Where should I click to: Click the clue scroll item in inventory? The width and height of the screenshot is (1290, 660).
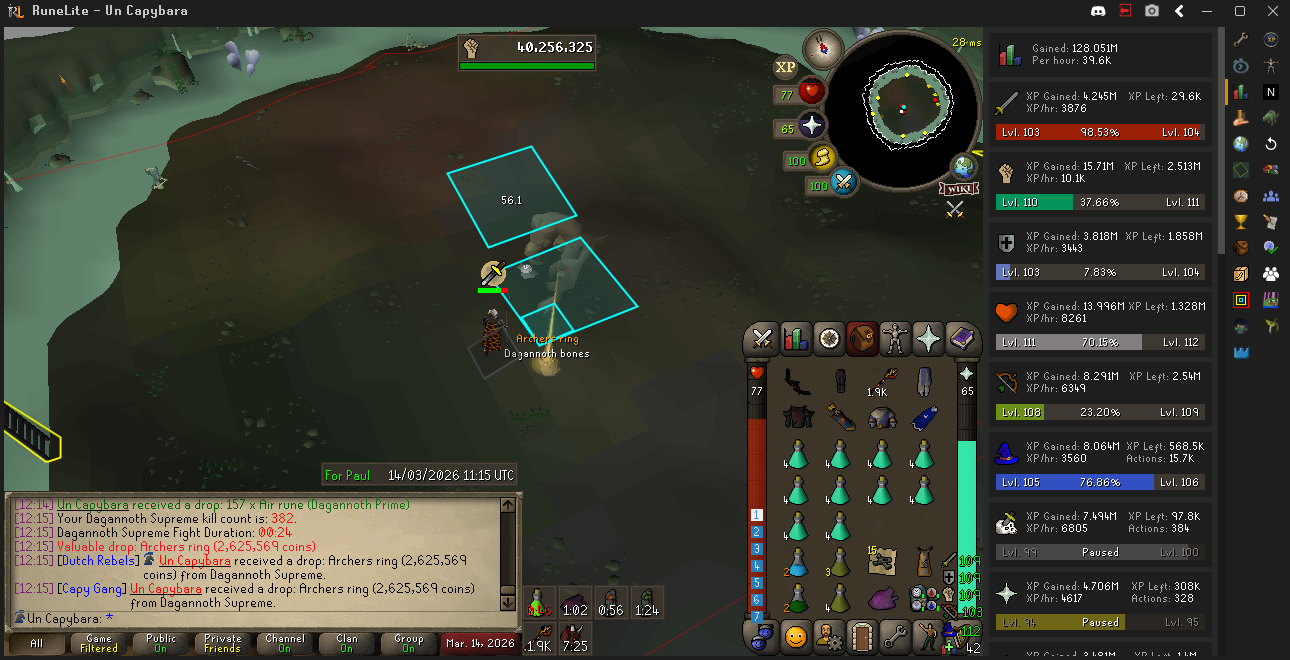[881, 563]
